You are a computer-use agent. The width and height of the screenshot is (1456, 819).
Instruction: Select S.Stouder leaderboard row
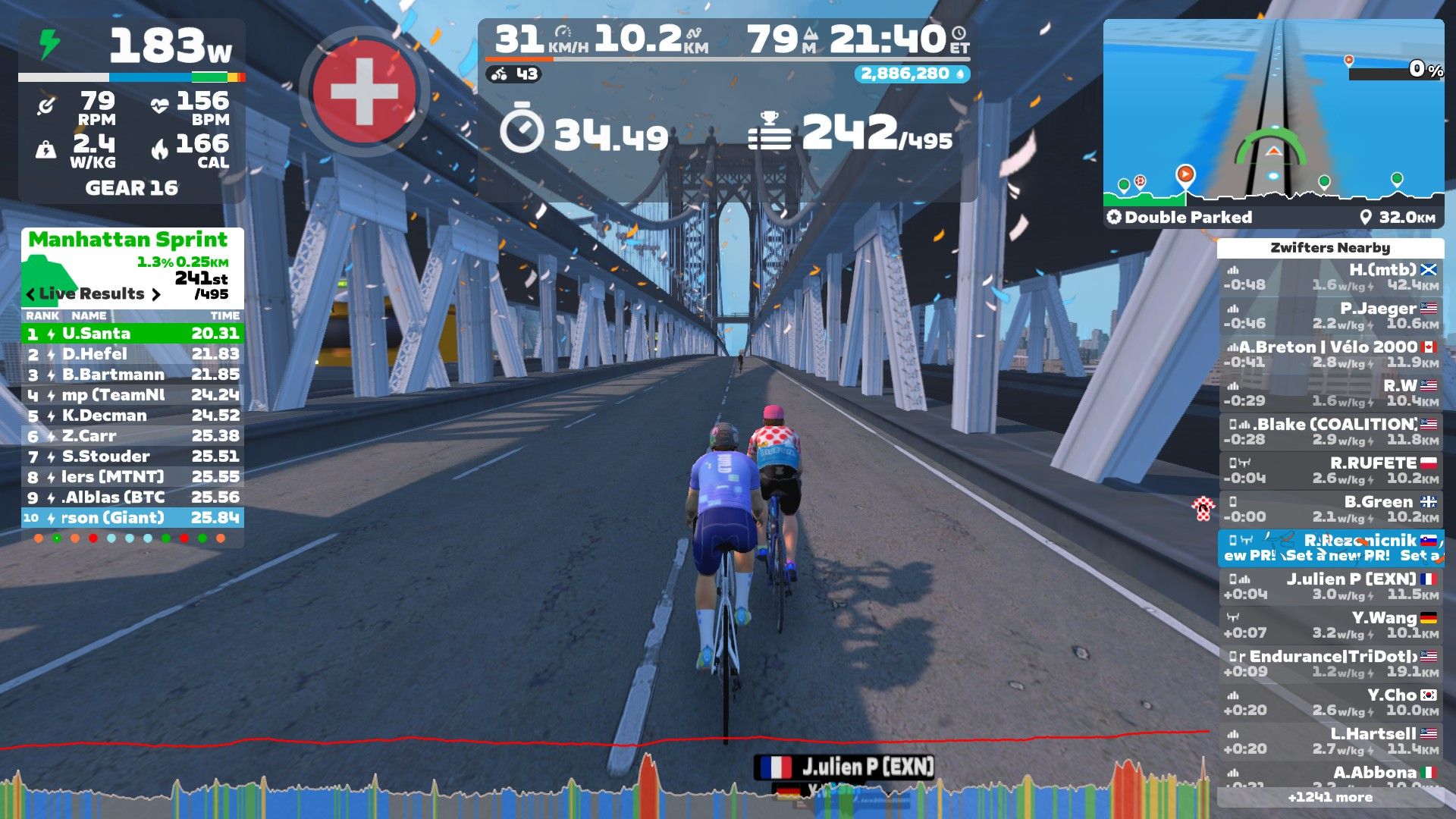(x=133, y=457)
